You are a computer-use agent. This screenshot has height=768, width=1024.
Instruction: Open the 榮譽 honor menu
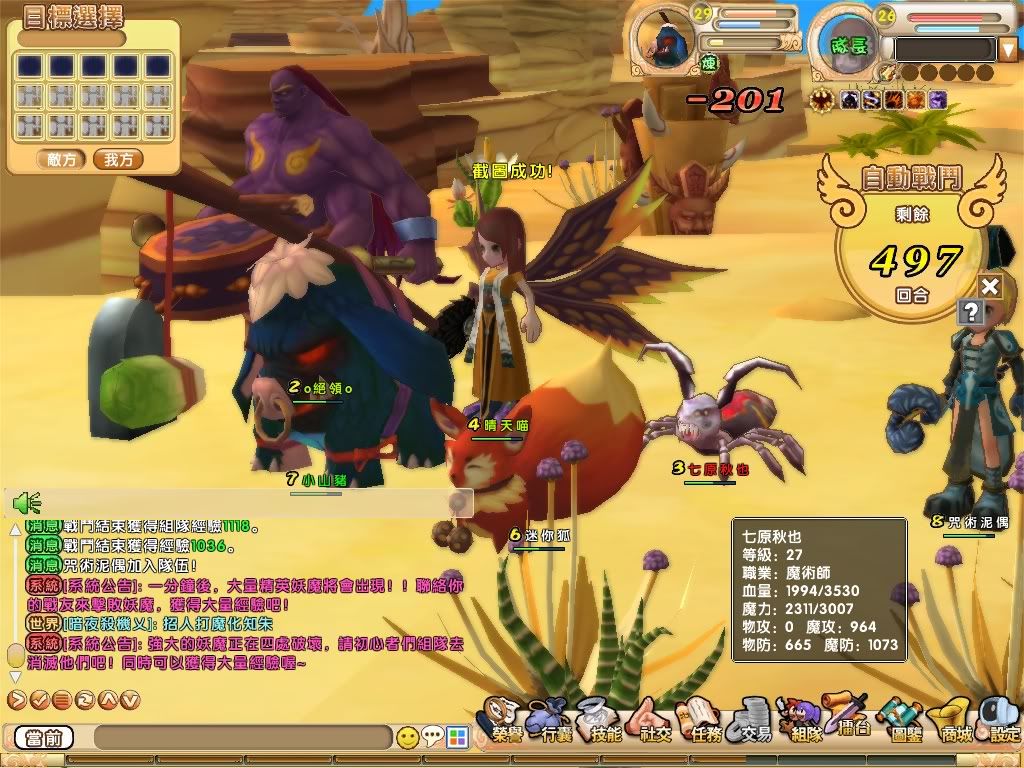click(506, 722)
